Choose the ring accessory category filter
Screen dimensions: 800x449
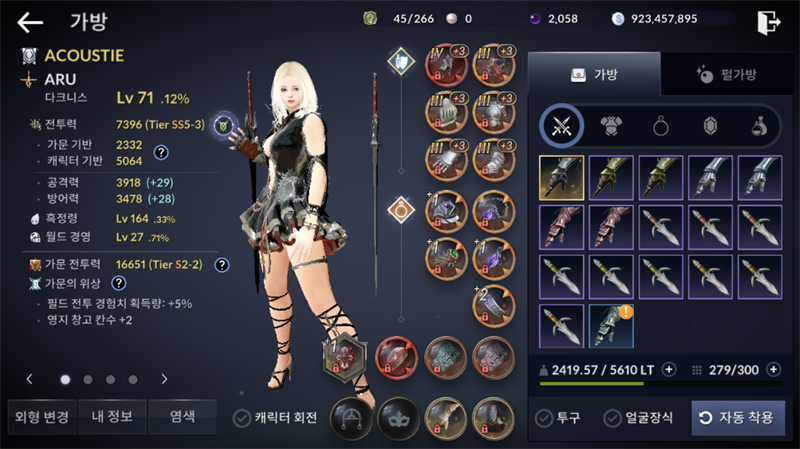pyautogui.click(x=661, y=125)
